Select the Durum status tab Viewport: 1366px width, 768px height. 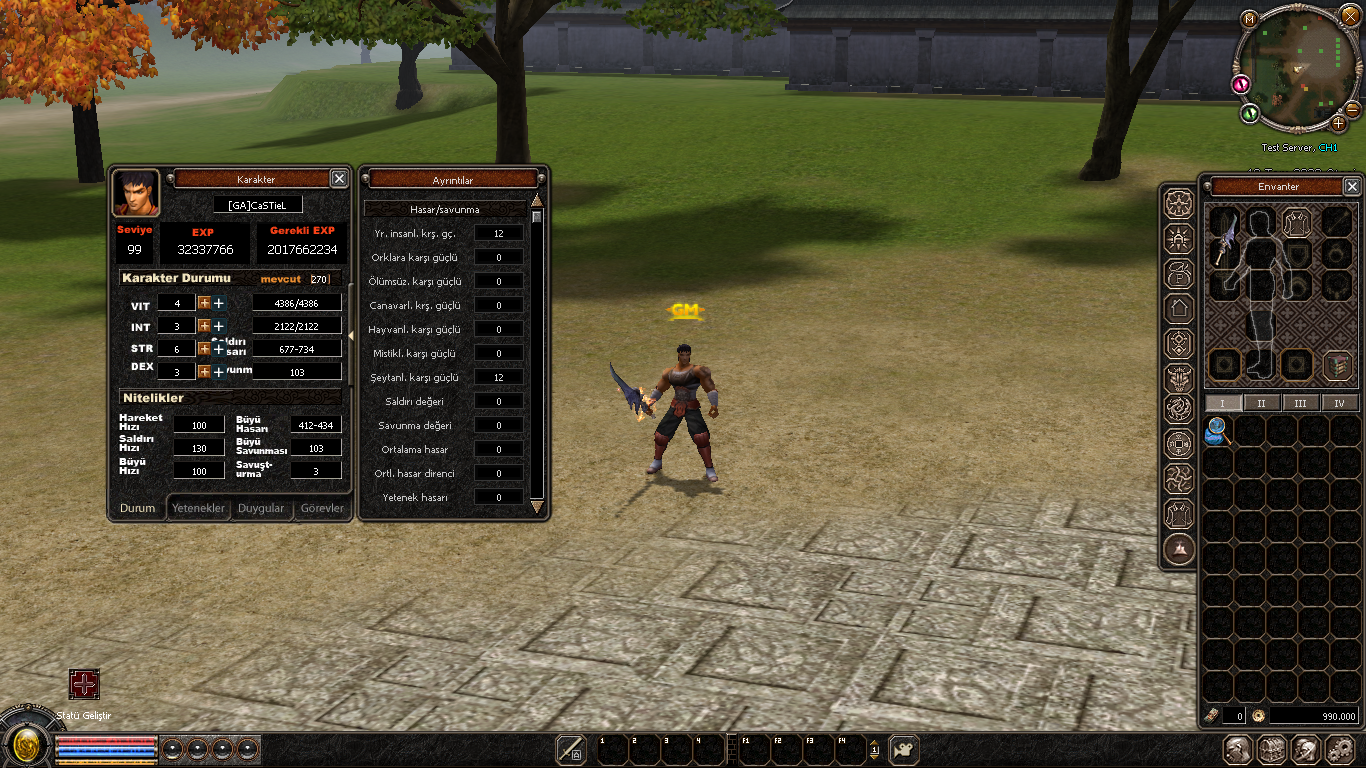138,508
